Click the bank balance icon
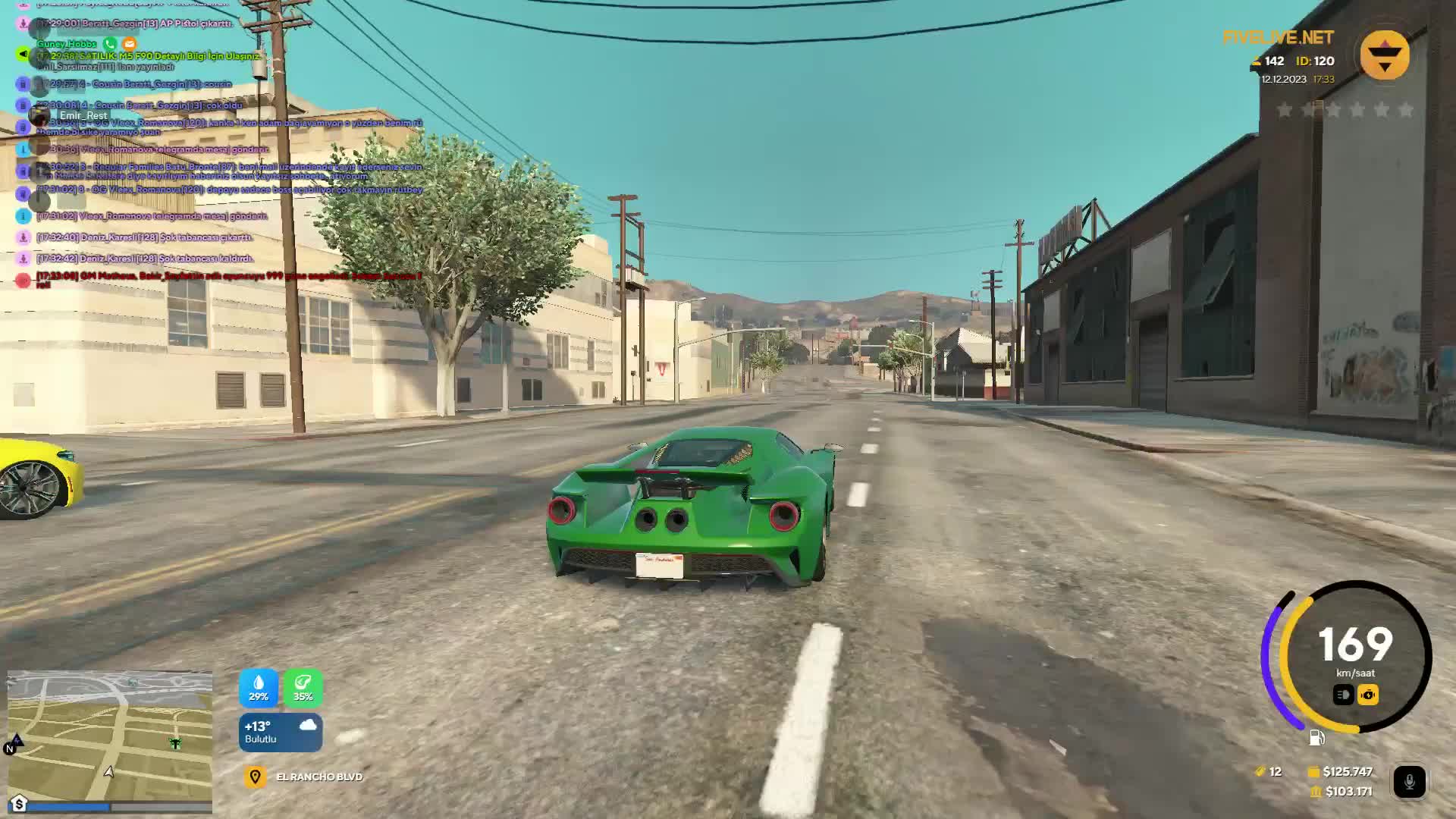The width and height of the screenshot is (1456, 819). [x=1316, y=792]
